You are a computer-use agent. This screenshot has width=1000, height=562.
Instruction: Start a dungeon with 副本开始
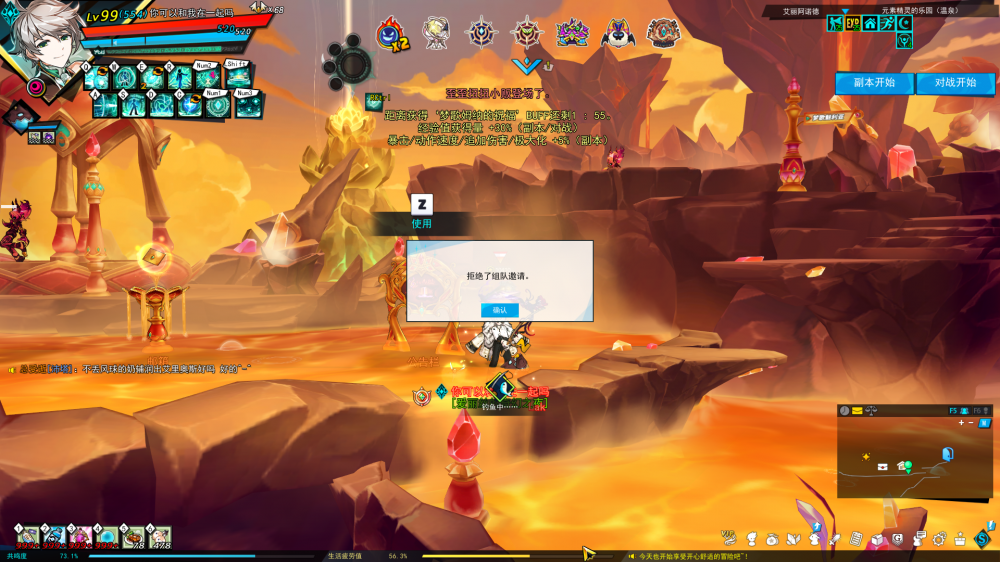875,83
